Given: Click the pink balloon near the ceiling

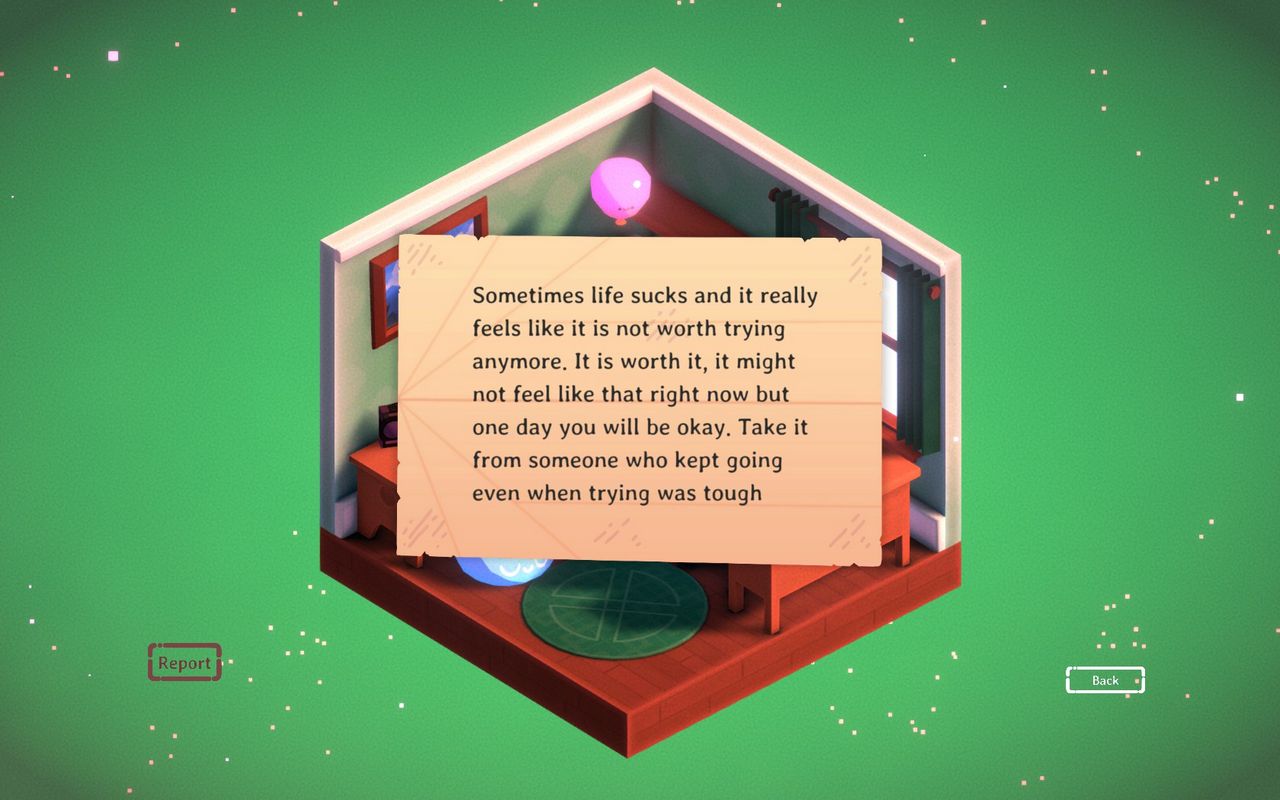Looking at the screenshot, I should 620,185.
